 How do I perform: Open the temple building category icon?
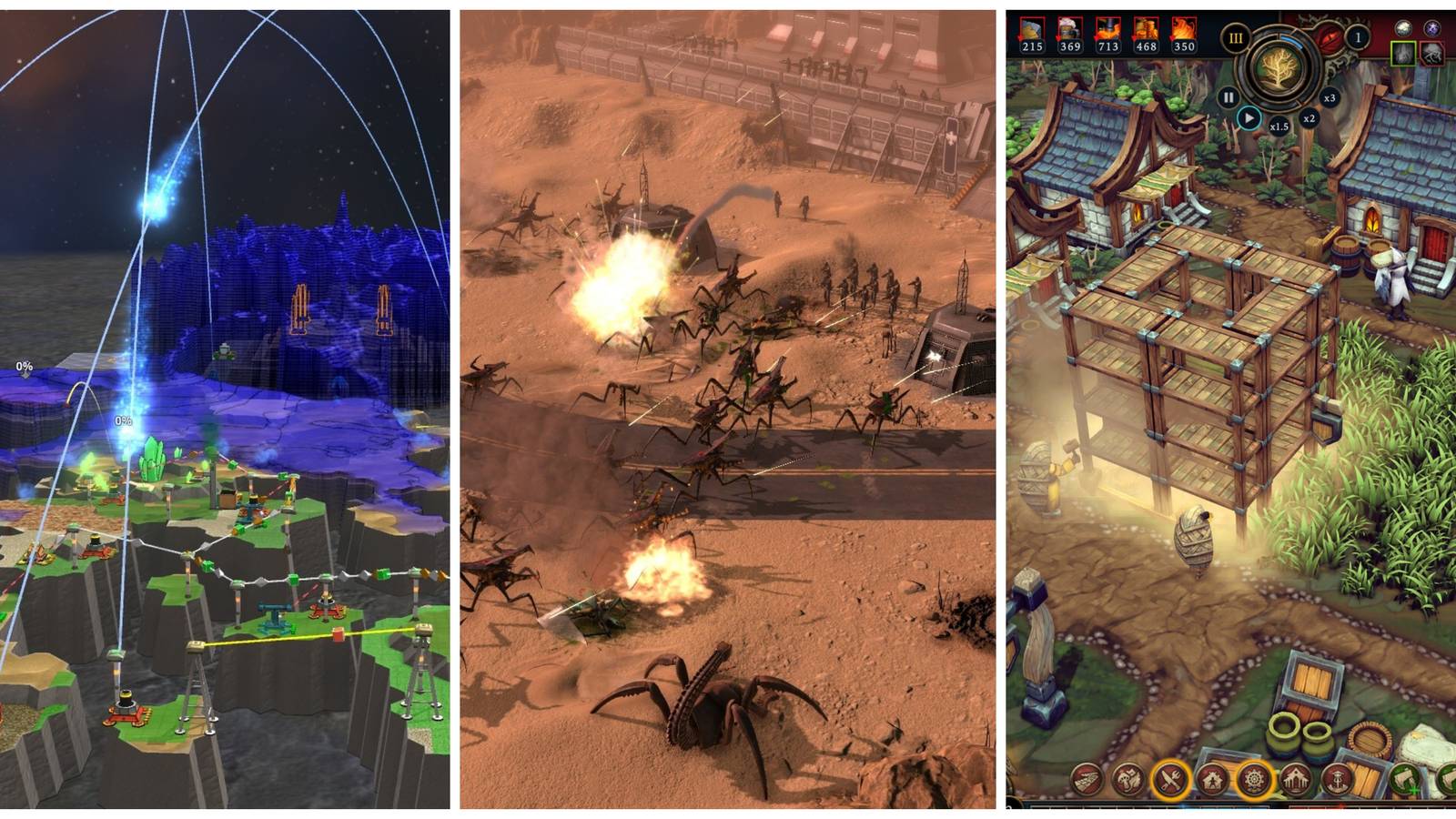coord(1297,780)
